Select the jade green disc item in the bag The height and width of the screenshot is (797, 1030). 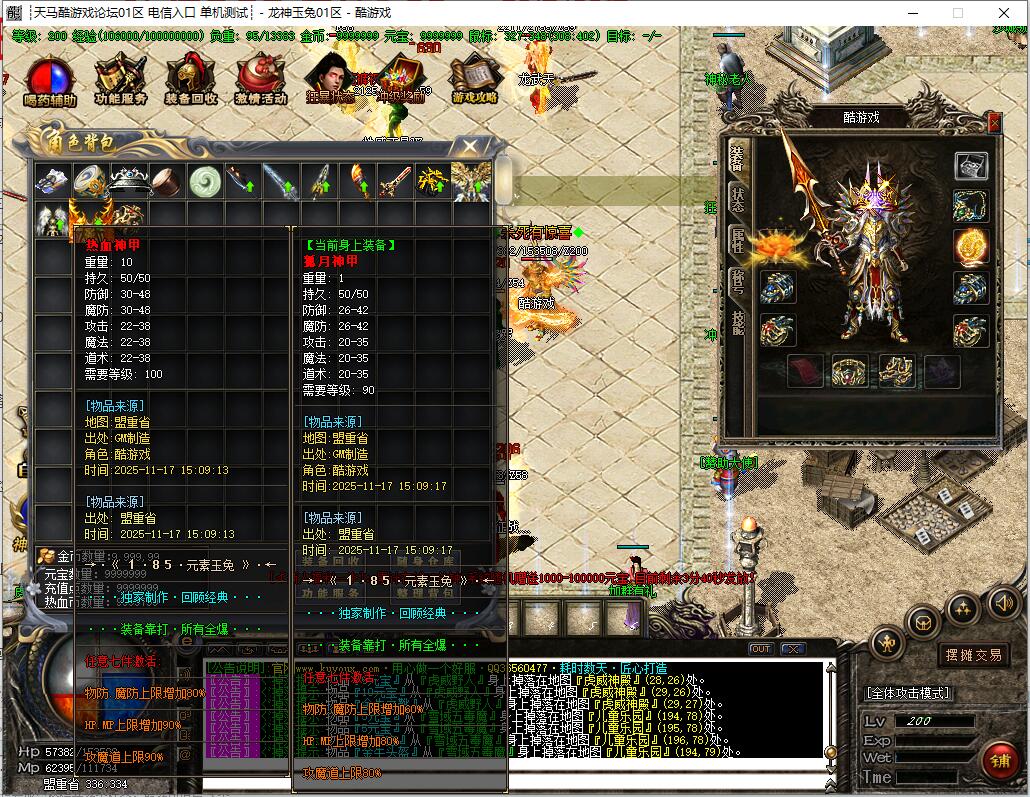tap(206, 181)
